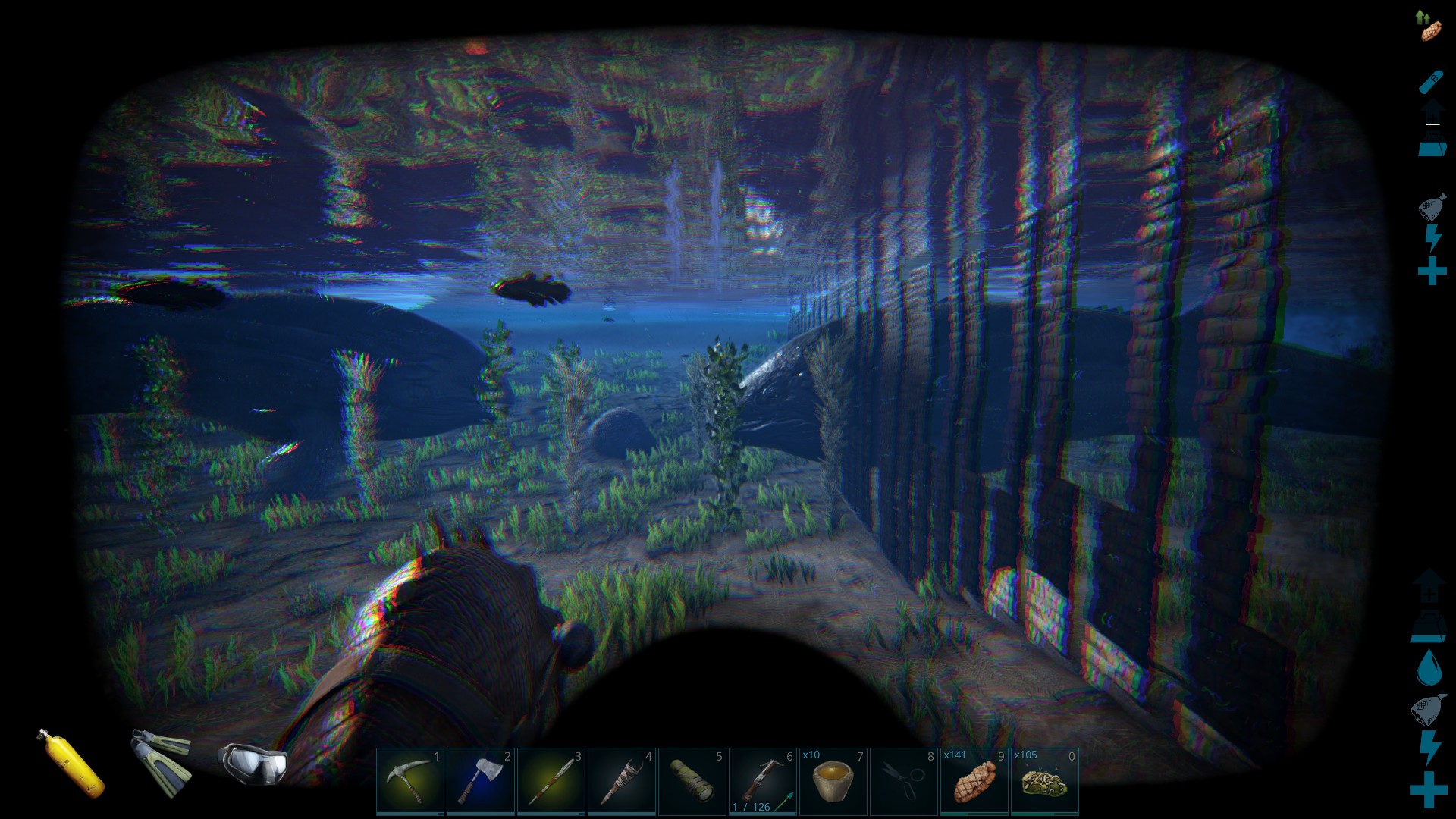This screenshot has width=1456, height=819.
Task: Equip the hatchet from hotbar slot 2
Action: click(x=481, y=780)
